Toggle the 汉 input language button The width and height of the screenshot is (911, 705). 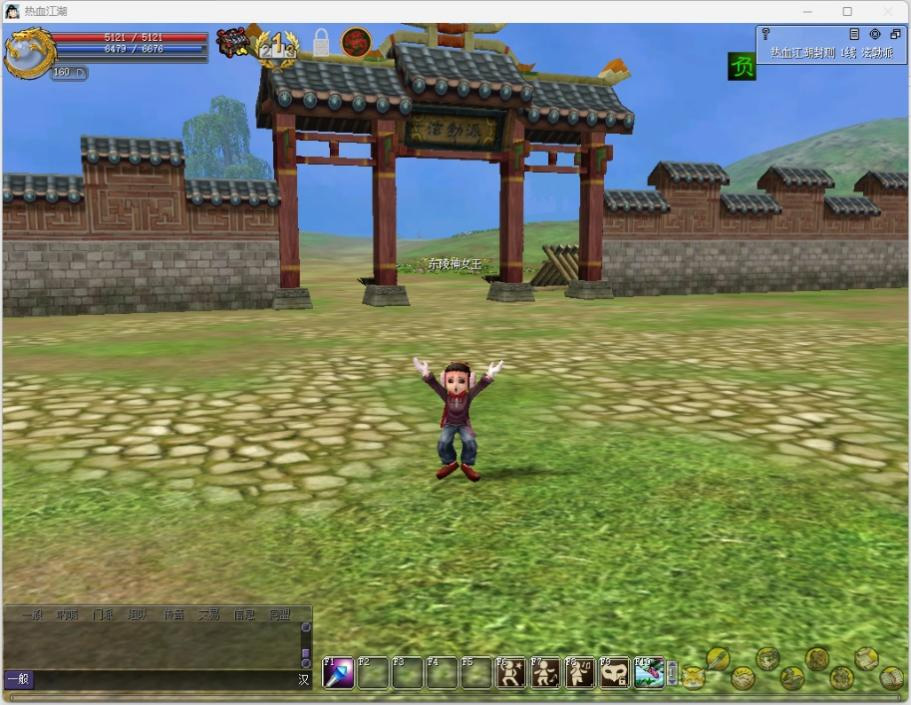click(304, 680)
